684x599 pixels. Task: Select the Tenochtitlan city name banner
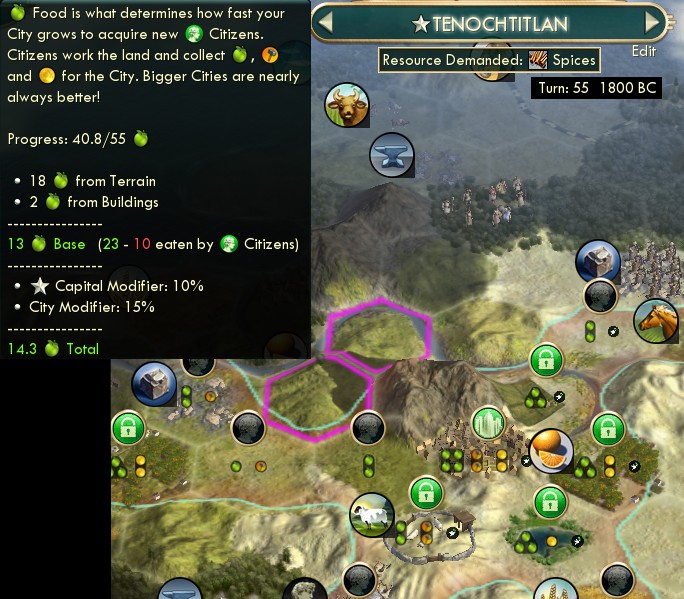[490, 22]
